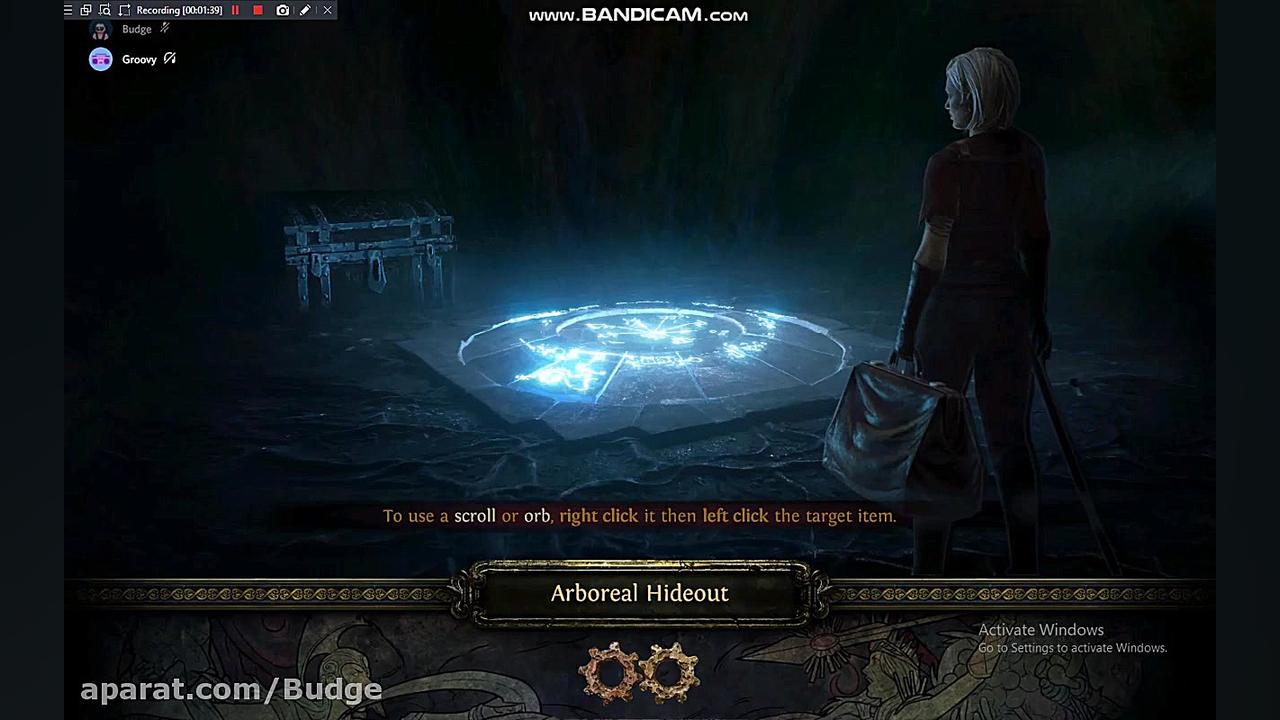Image resolution: width=1280 pixels, height=720 pixels.
Task: Click the Arboreal Hideout nameplate
Action: [640, 593]
